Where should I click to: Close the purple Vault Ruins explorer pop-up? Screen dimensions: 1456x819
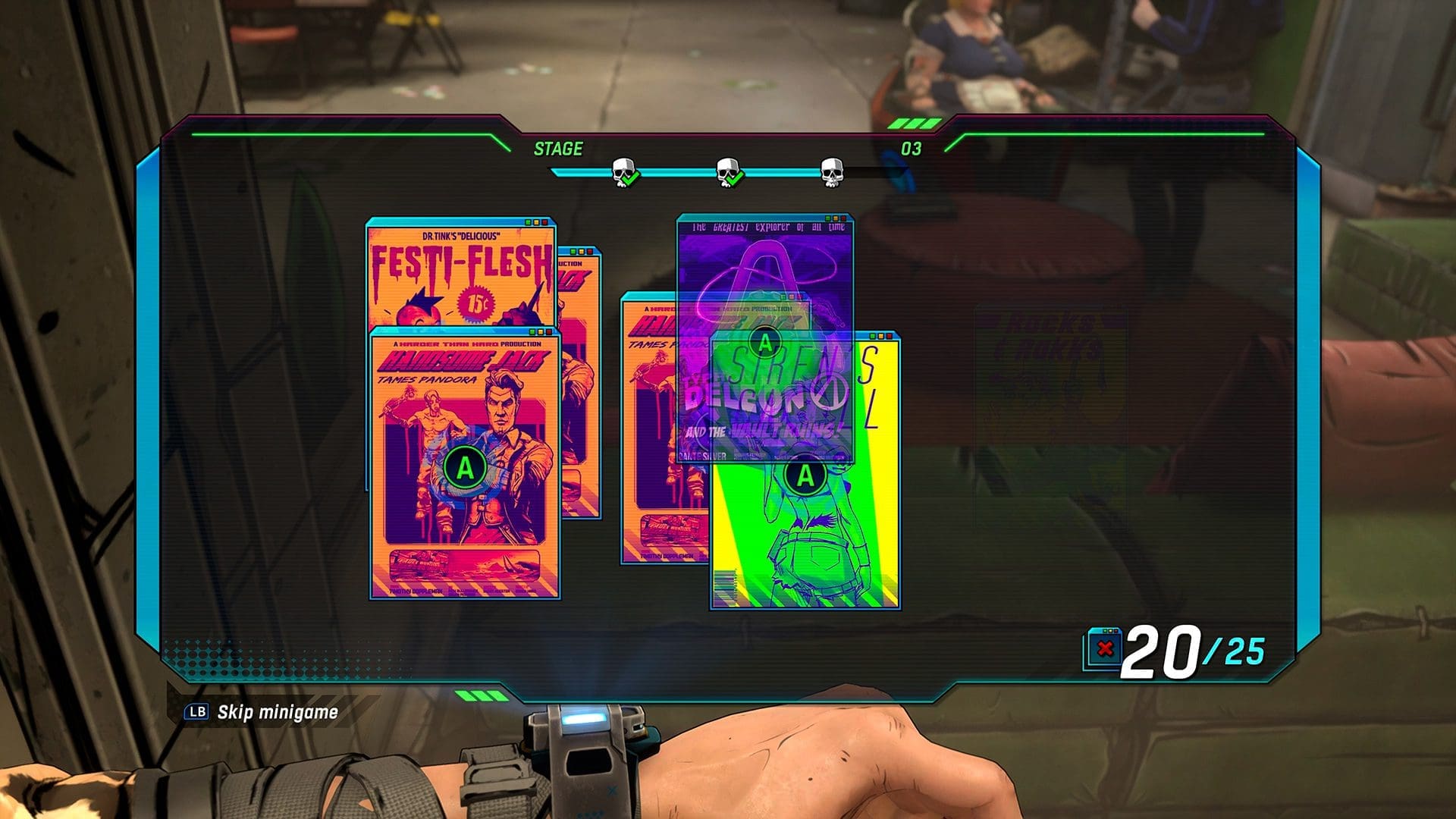pyautogui.click(x=843, y=218)
